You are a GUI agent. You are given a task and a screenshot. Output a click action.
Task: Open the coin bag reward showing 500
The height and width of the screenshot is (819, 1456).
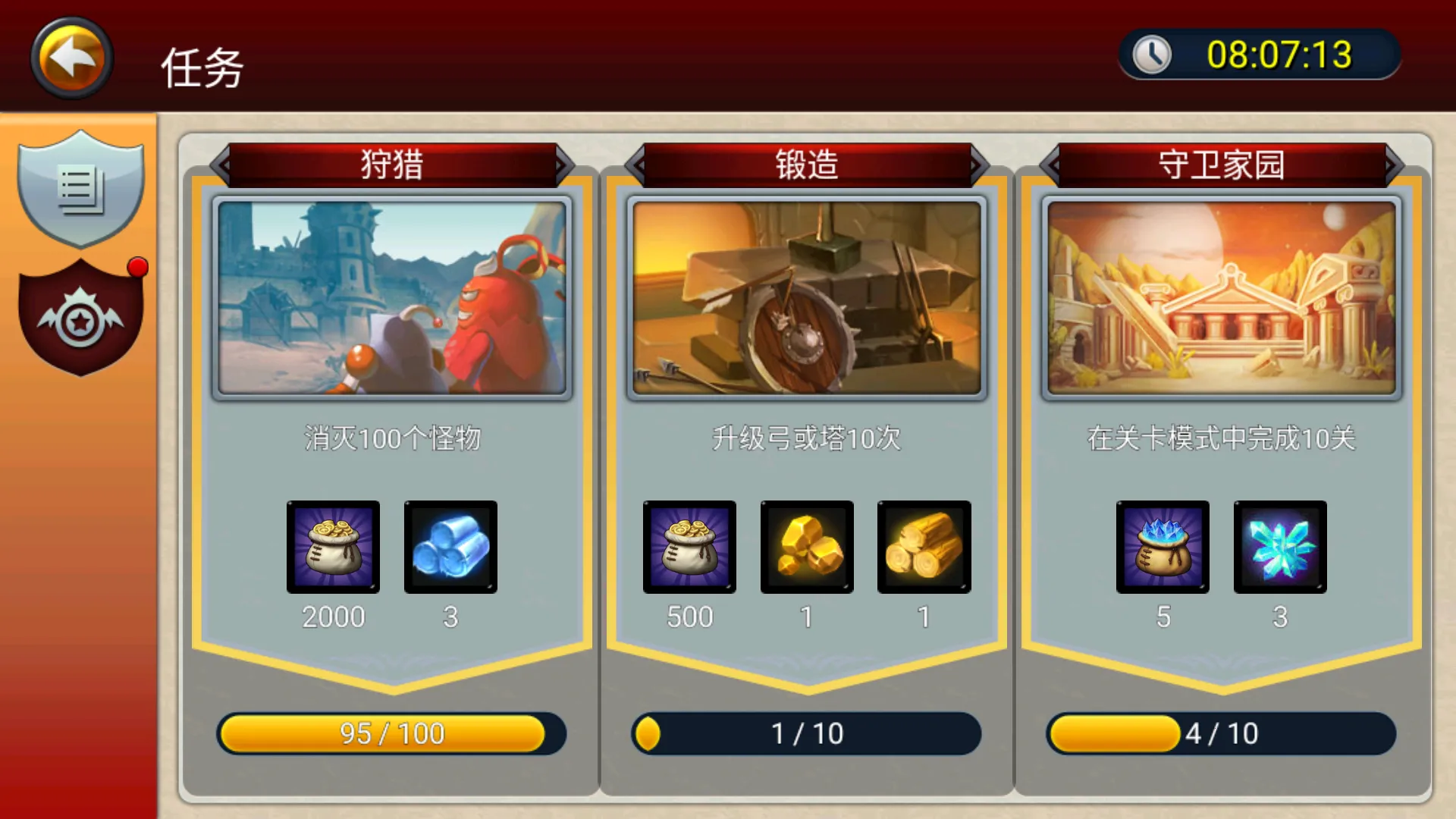(x=689, y=548)
